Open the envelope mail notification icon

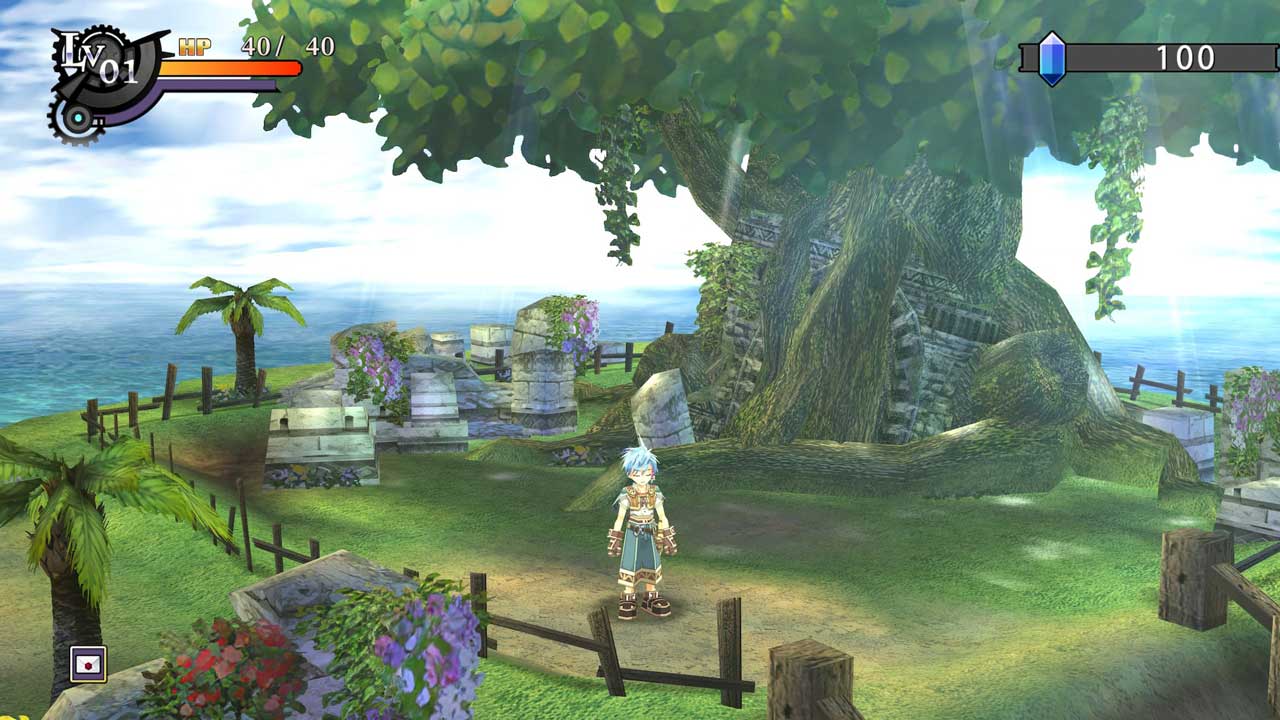click(x=88, y=664)
